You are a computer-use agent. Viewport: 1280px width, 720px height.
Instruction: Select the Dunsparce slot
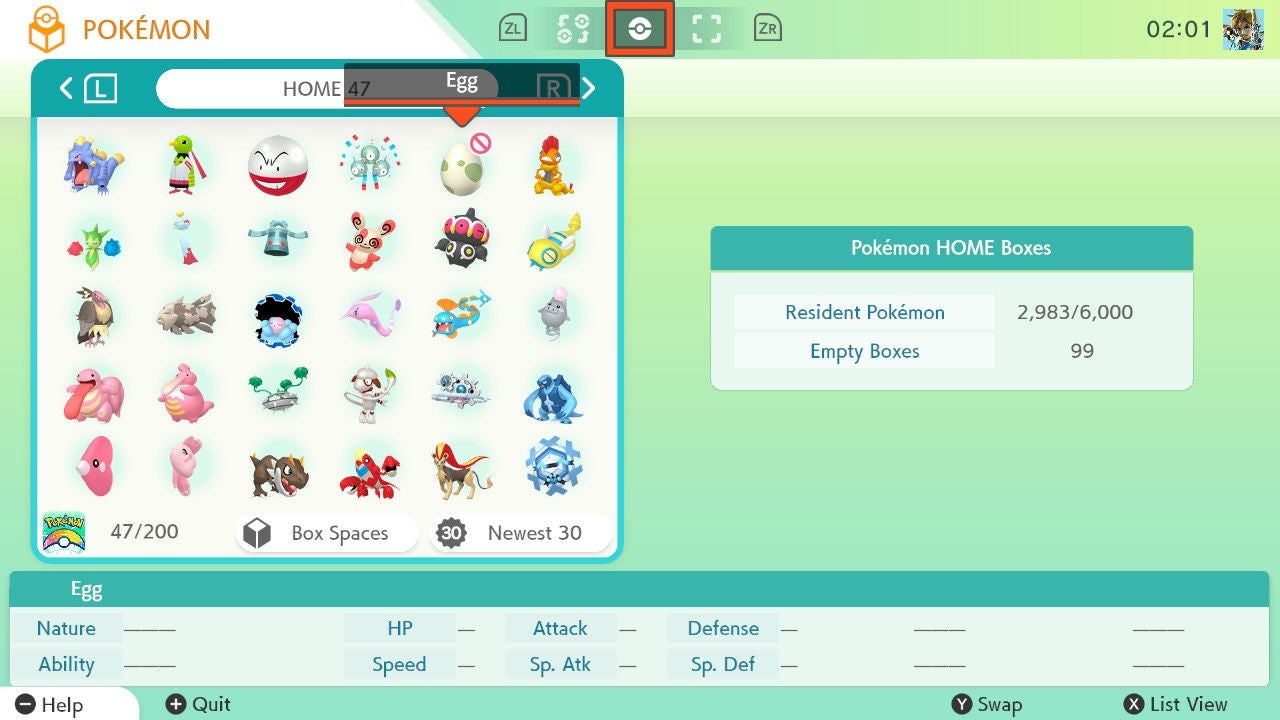pyautogui.click(x=553, y=242)
